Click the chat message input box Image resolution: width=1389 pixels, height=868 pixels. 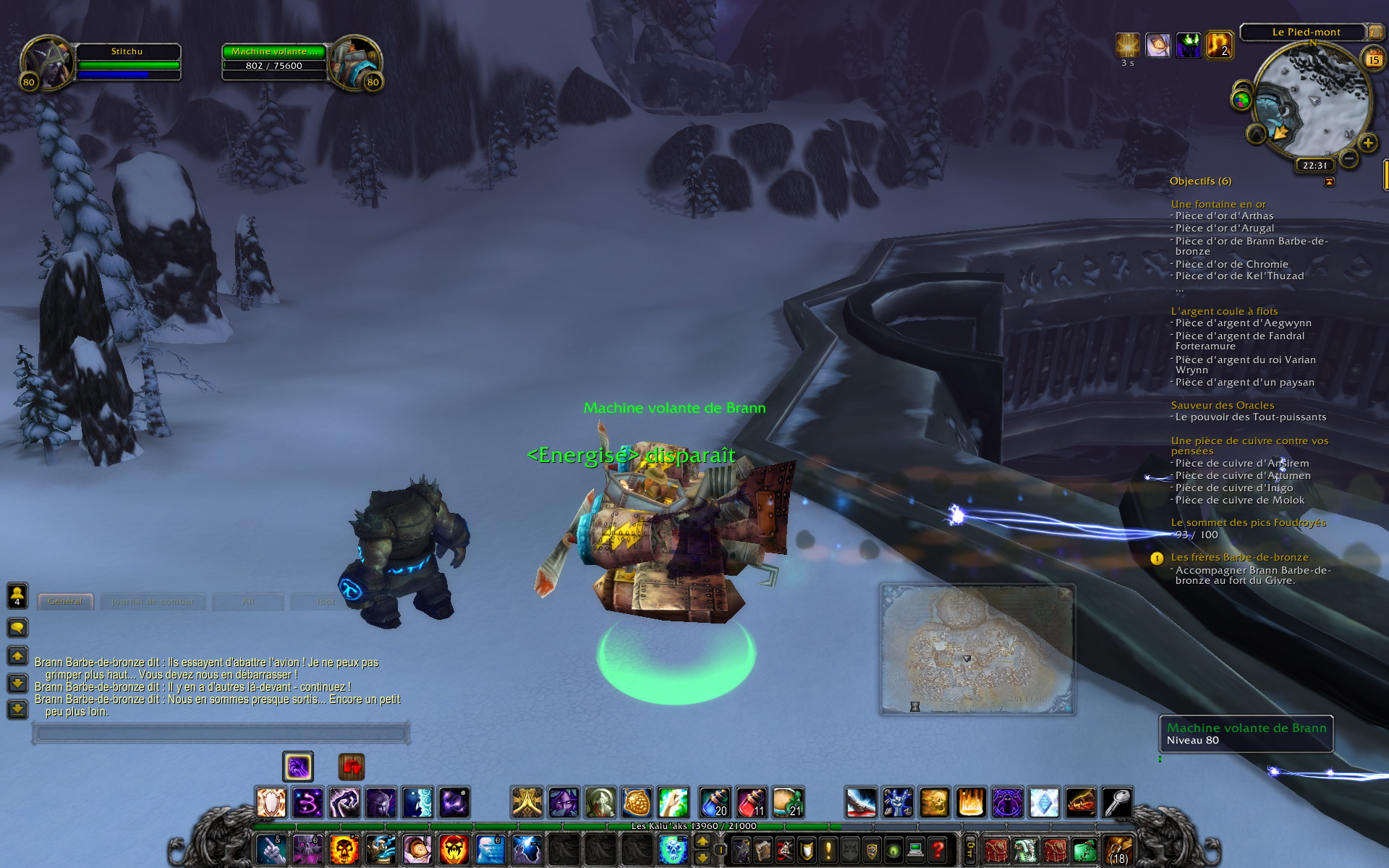coord(221,733)
